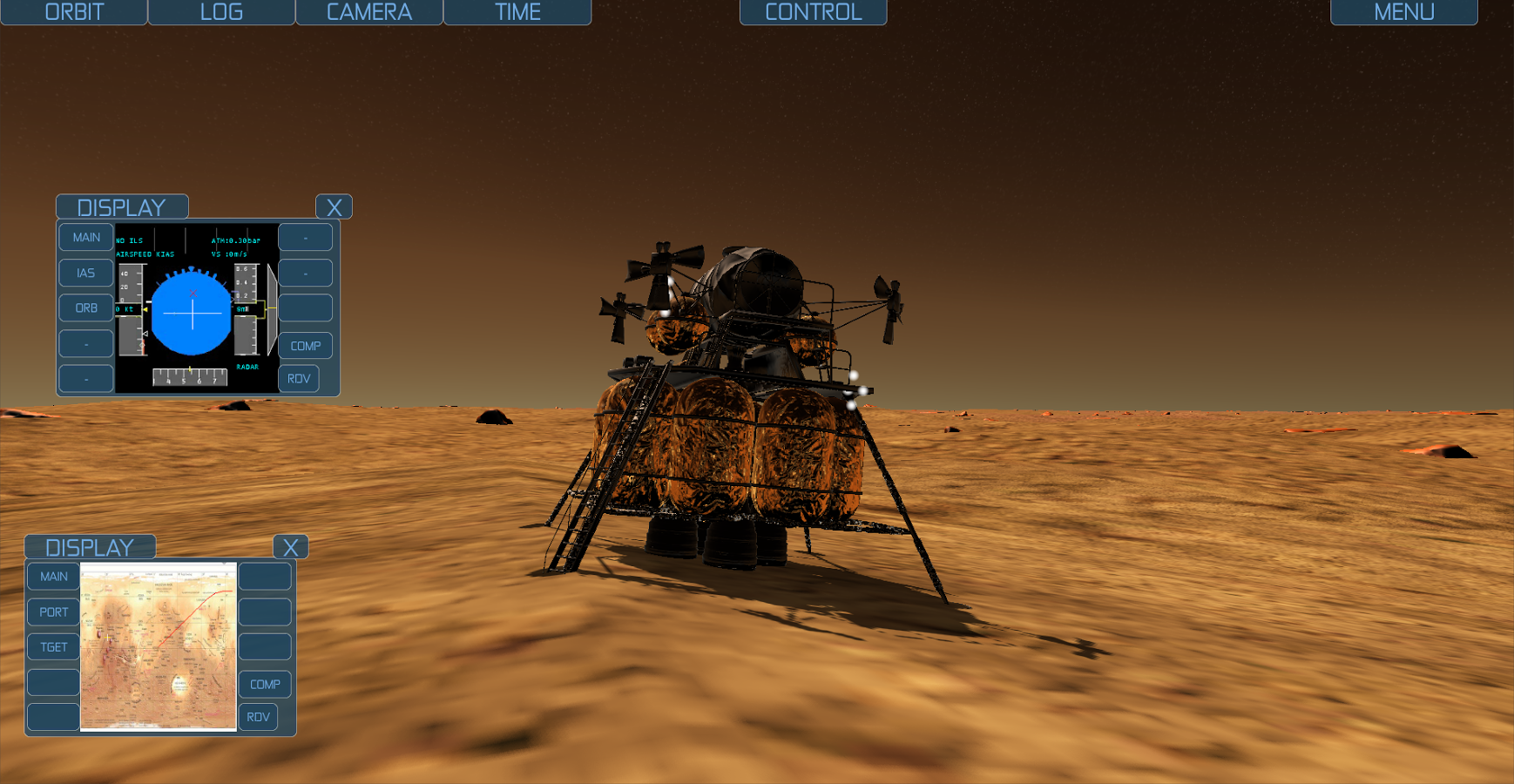Close the lower map display
Viewport: 1514px width, 784px height.
point(291,547)
